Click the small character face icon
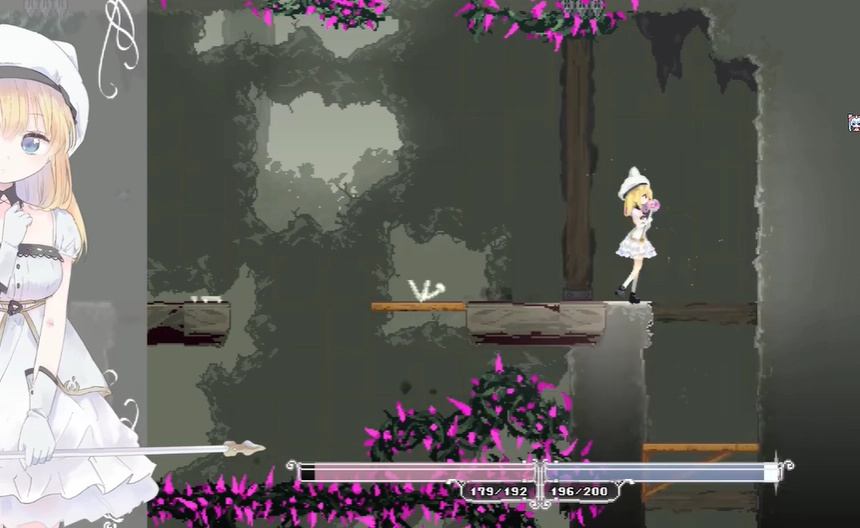 [x=854, y=123]
